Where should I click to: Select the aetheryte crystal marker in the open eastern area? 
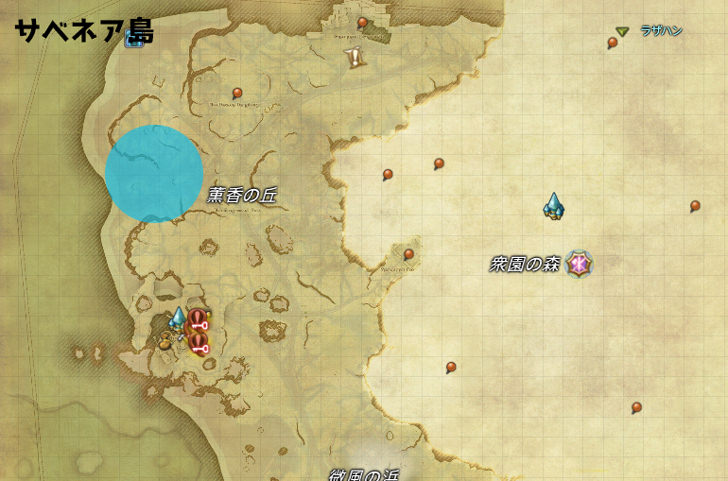click(553, 206)
